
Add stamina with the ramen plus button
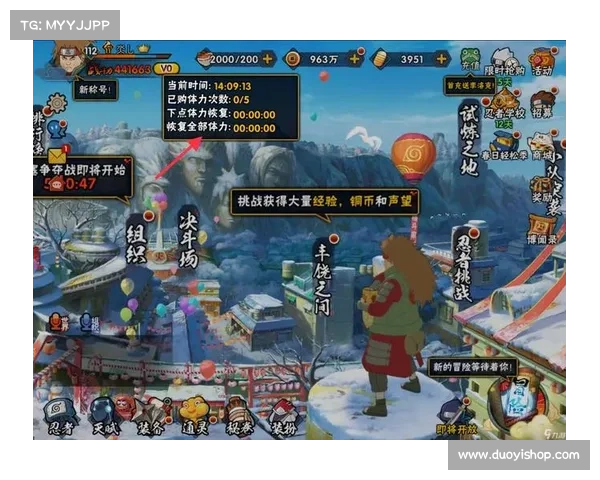tap(267, 59)
